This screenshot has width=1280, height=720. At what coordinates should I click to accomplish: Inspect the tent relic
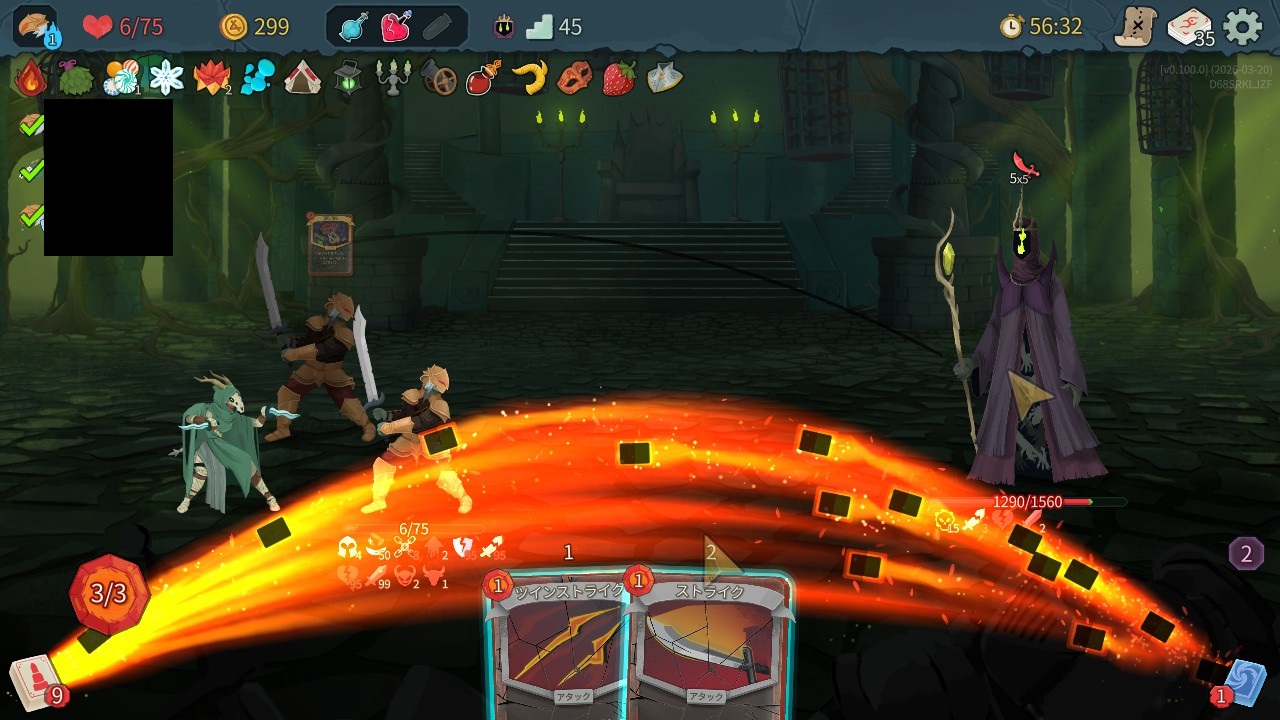tap(302, 77)
